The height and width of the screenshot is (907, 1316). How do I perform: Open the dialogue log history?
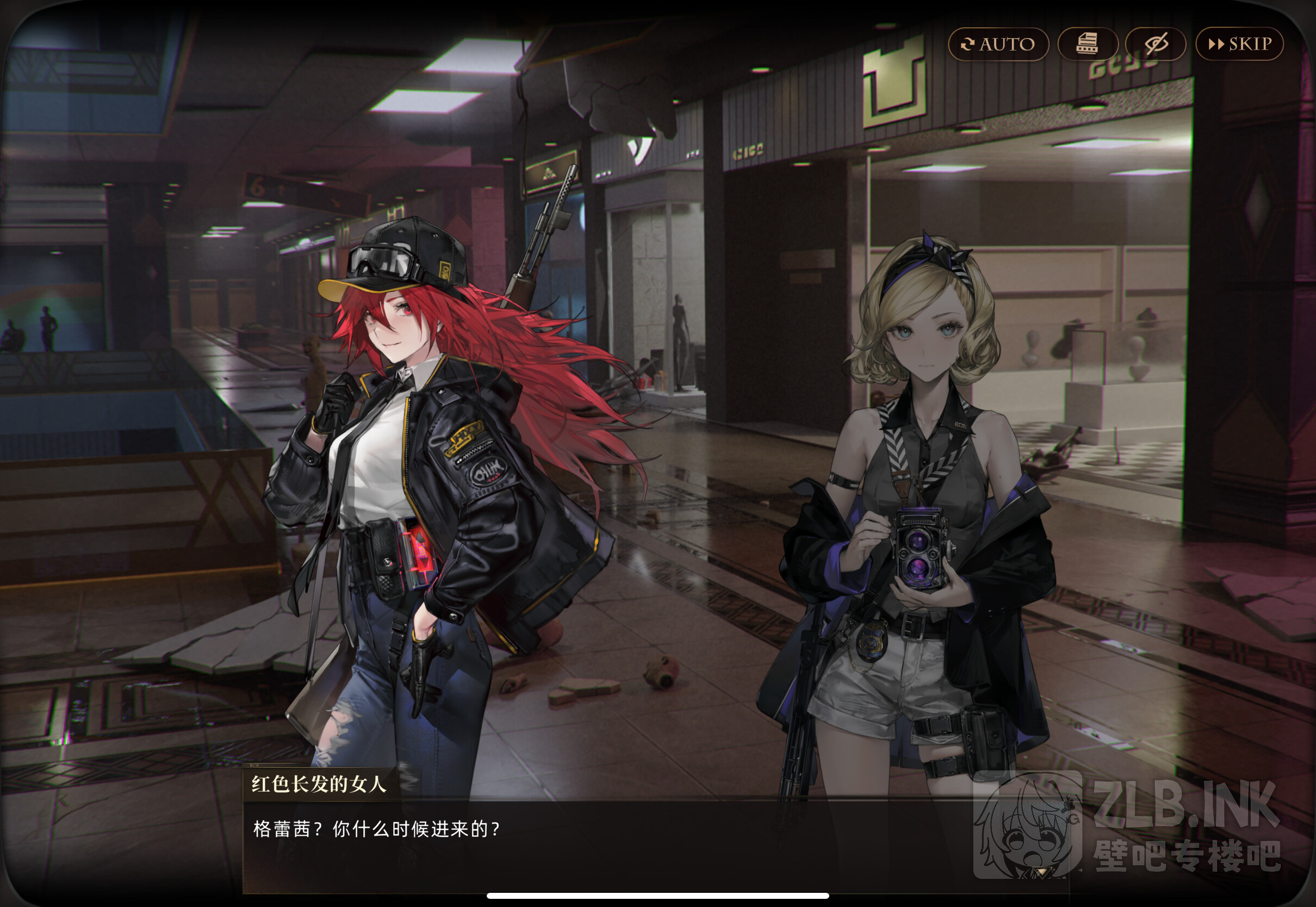pyautogui.click(x=1087, y=45)
